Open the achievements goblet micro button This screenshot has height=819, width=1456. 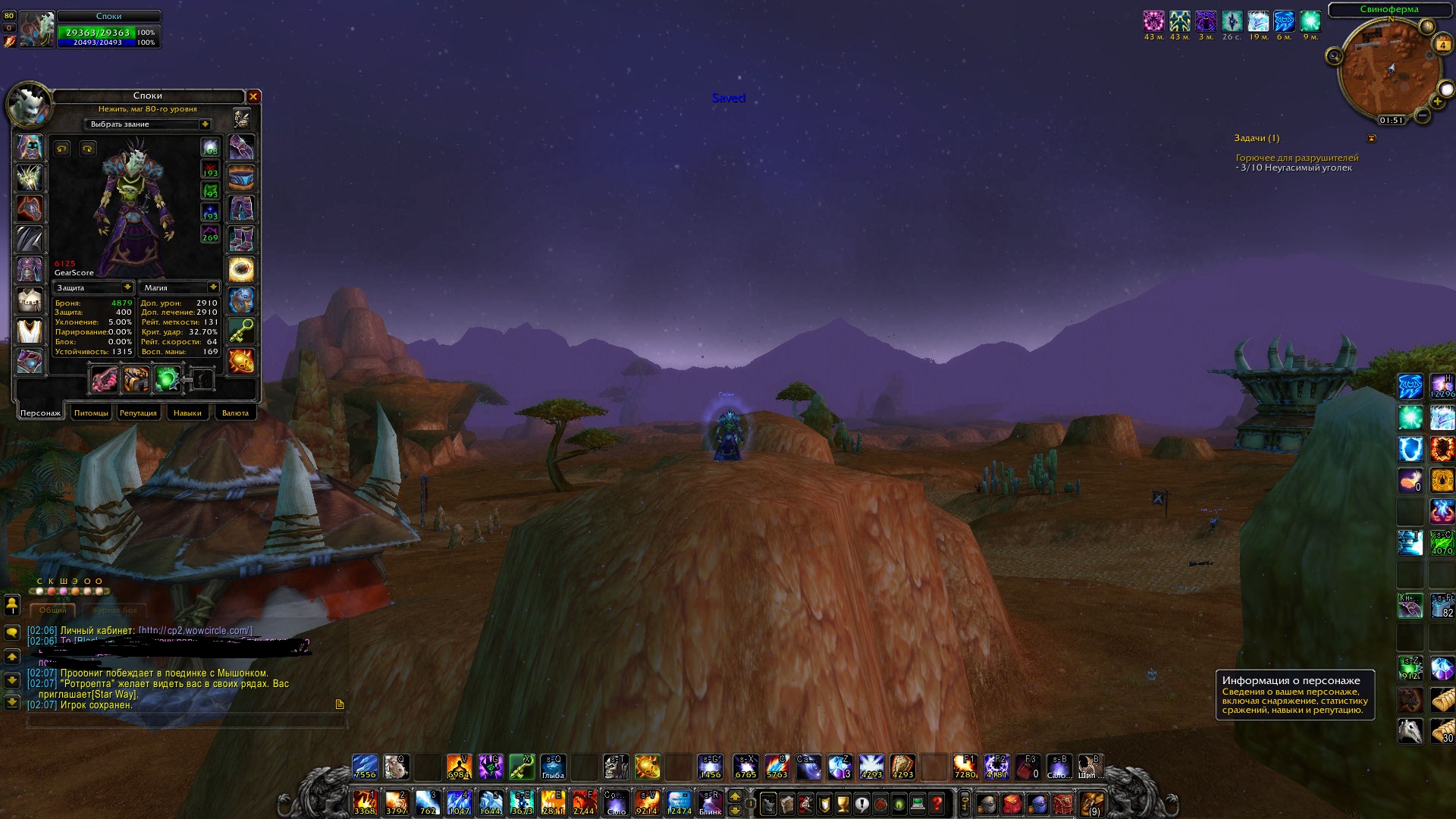(x=843, y=802)
